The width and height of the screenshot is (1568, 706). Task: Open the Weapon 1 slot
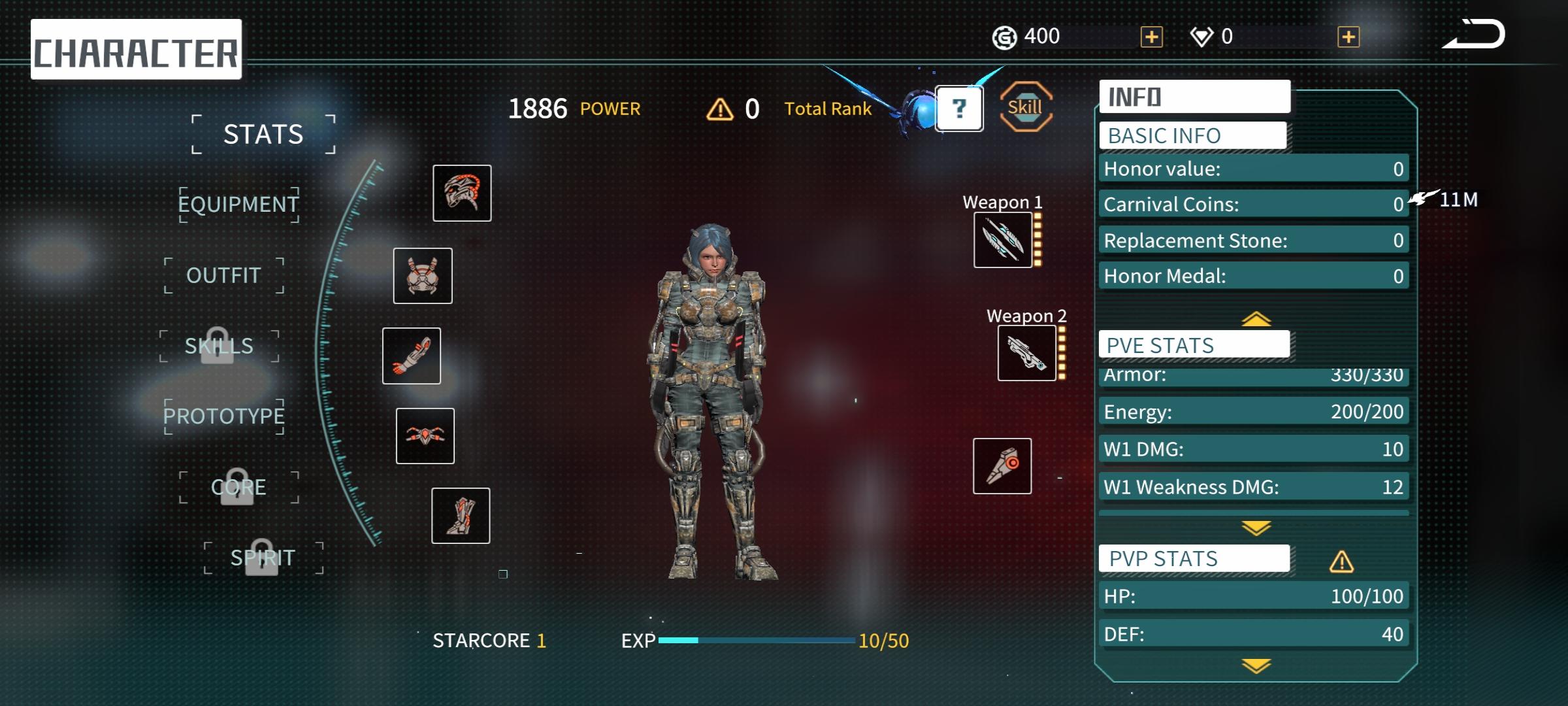(1003, 240)
